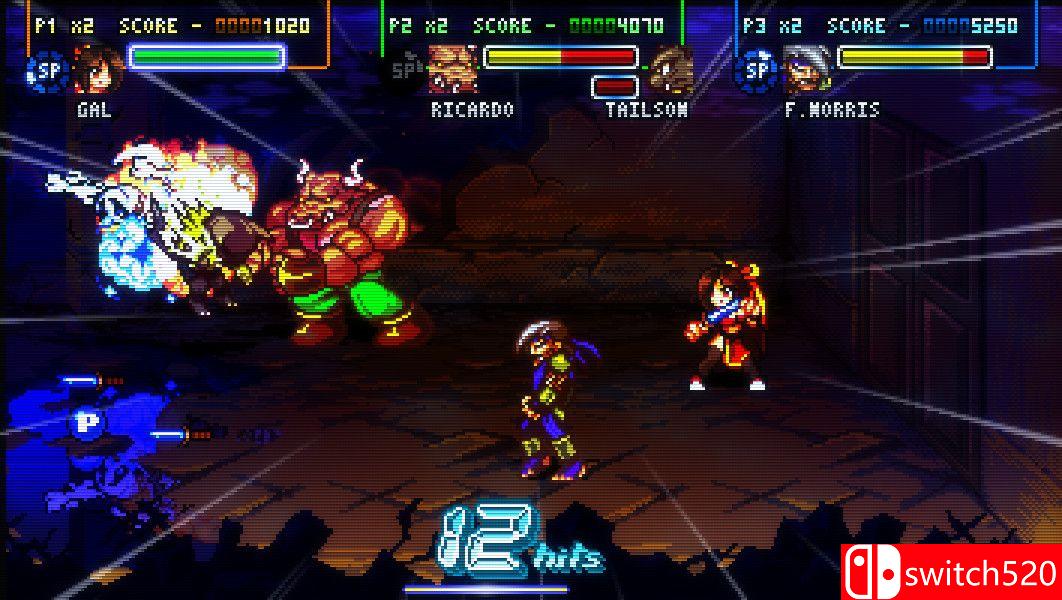Activate the P3 SP special badge

point(757,71)
